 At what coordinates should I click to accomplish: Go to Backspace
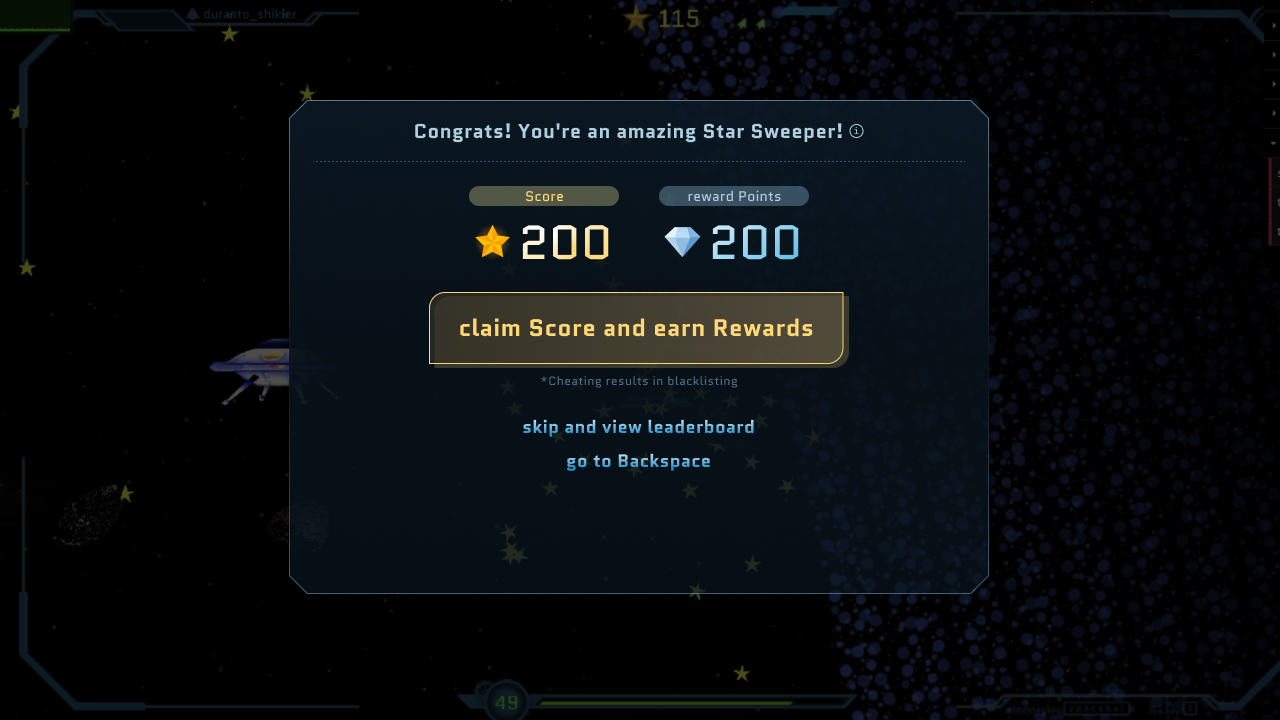[638, 461]
